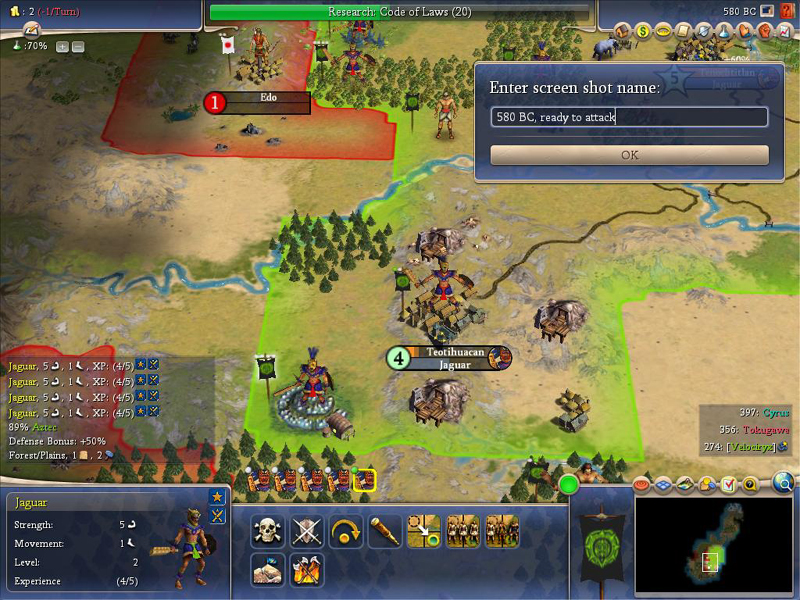Choose the go-to movement command icon
The height and width of the screenshot is (600, 800).
424,531
